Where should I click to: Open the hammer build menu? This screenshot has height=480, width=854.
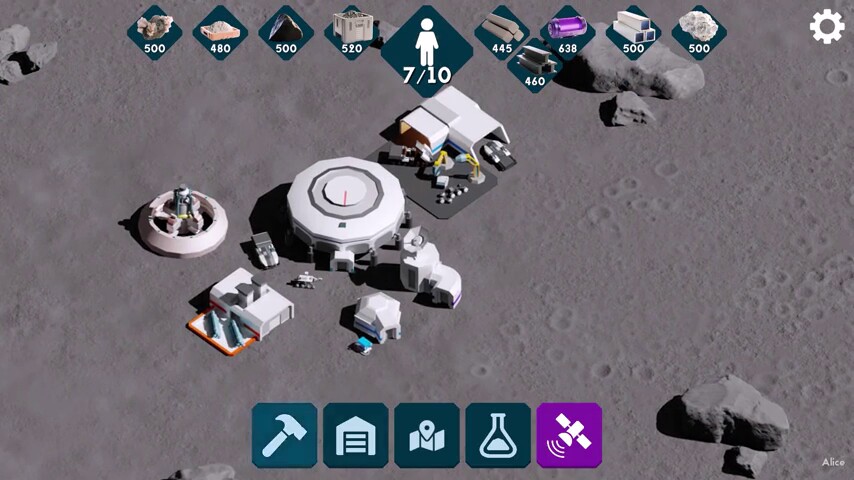(x=284, y=435)
